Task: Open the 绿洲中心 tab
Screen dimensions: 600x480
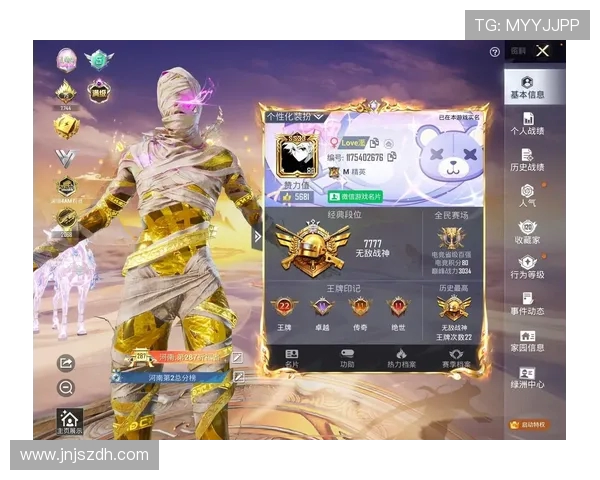Action: 527,376
